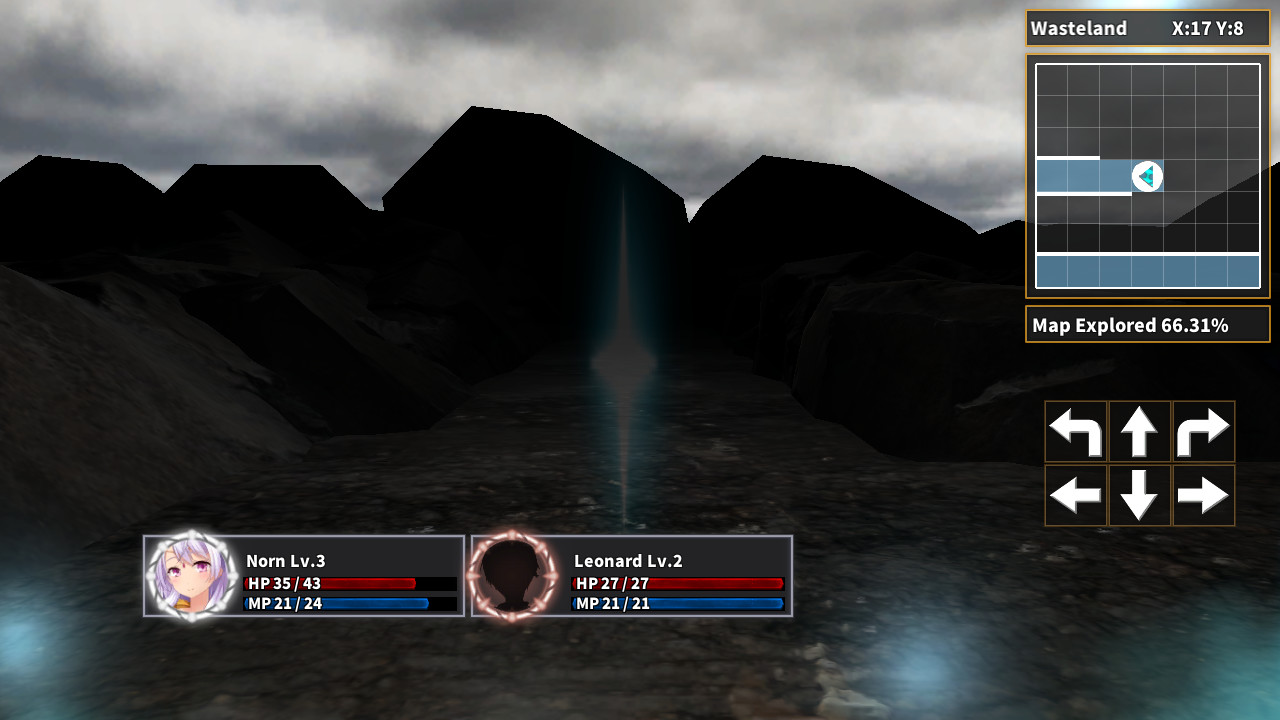Turn right with the curved right arrow
This screenshot has height=720, width=1280.
click(x=1203, y=432)
